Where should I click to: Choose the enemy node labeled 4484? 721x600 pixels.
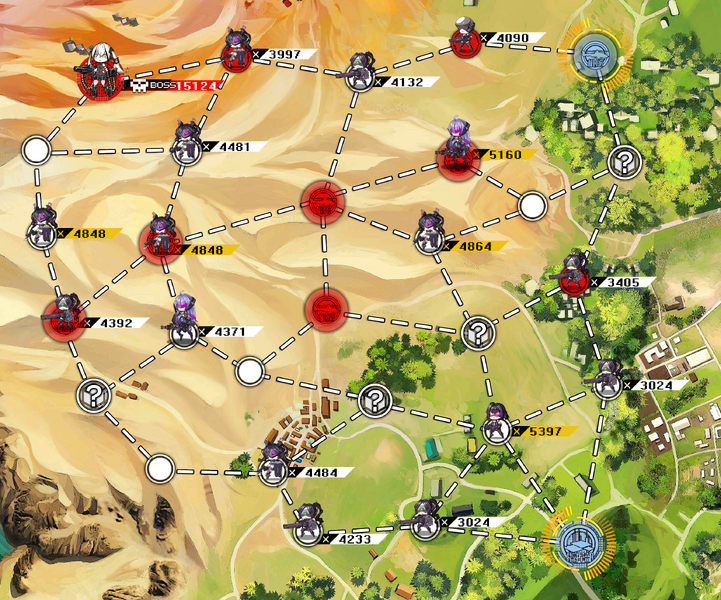[273, 469]
